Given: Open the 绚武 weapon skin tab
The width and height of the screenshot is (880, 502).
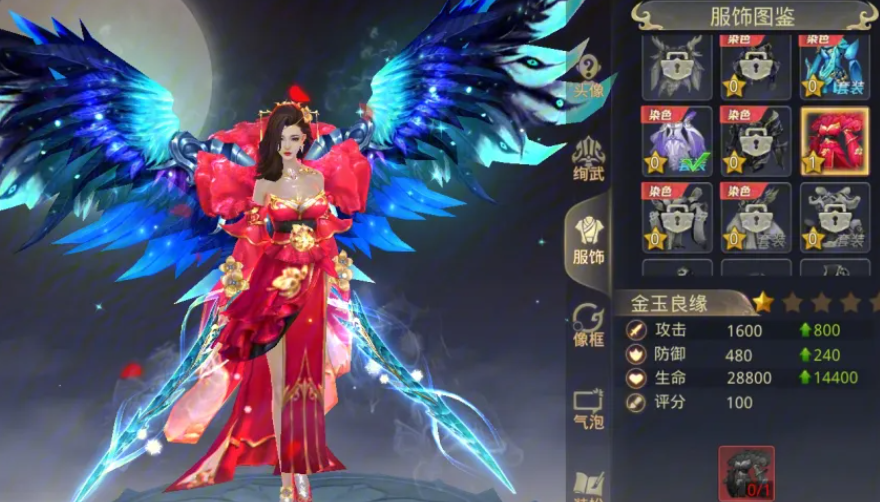Looking at the screenshot, I should click(x=589, y=159).
